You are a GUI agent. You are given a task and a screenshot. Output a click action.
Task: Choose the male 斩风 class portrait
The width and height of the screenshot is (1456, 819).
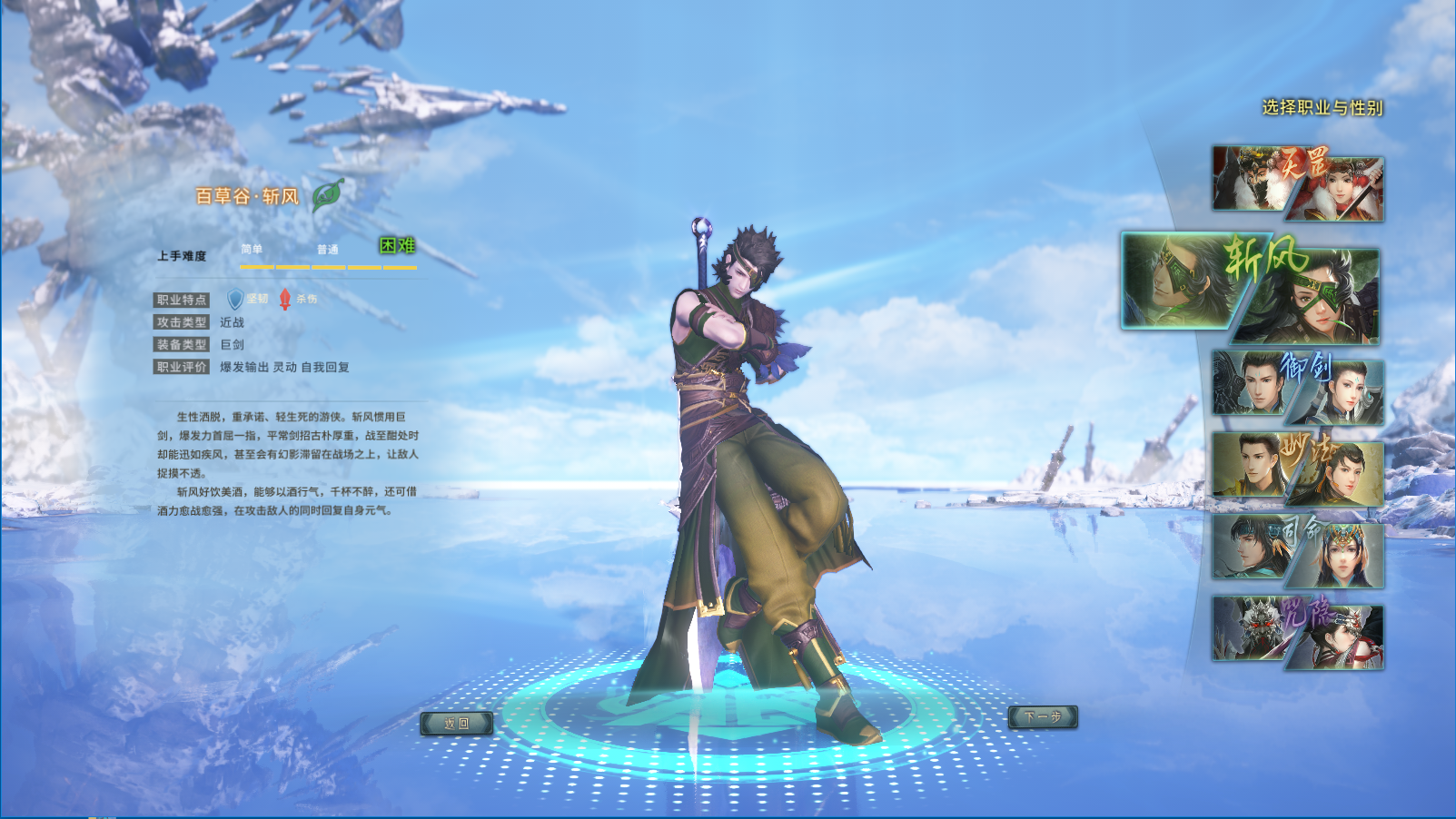(x=1174, y=281)
